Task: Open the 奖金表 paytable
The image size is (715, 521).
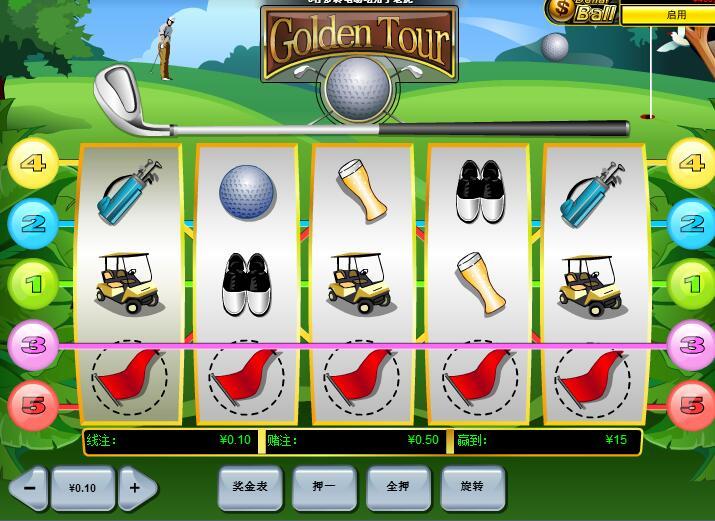Action: [250, 487]
